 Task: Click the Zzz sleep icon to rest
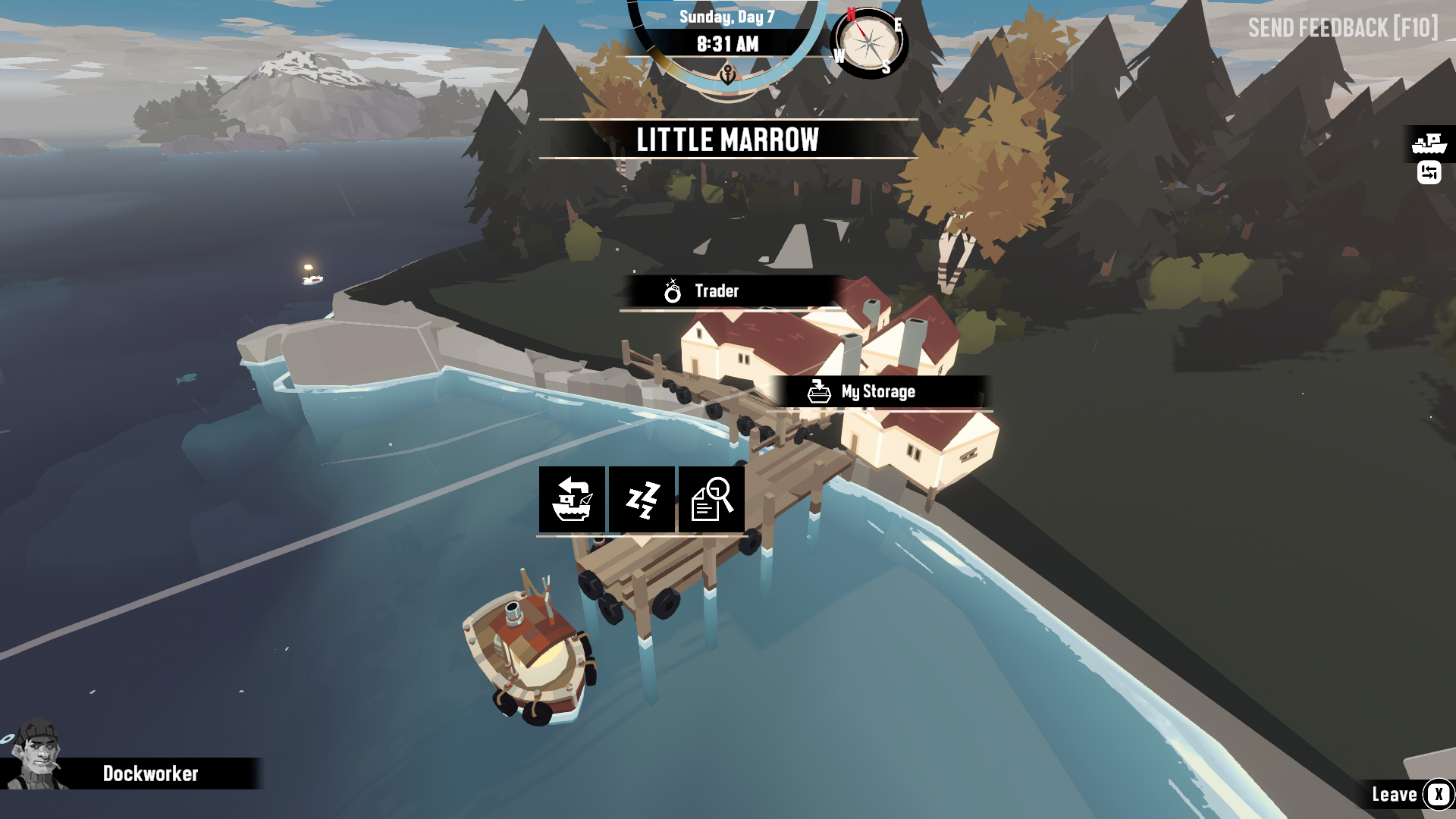click(641, 500)
